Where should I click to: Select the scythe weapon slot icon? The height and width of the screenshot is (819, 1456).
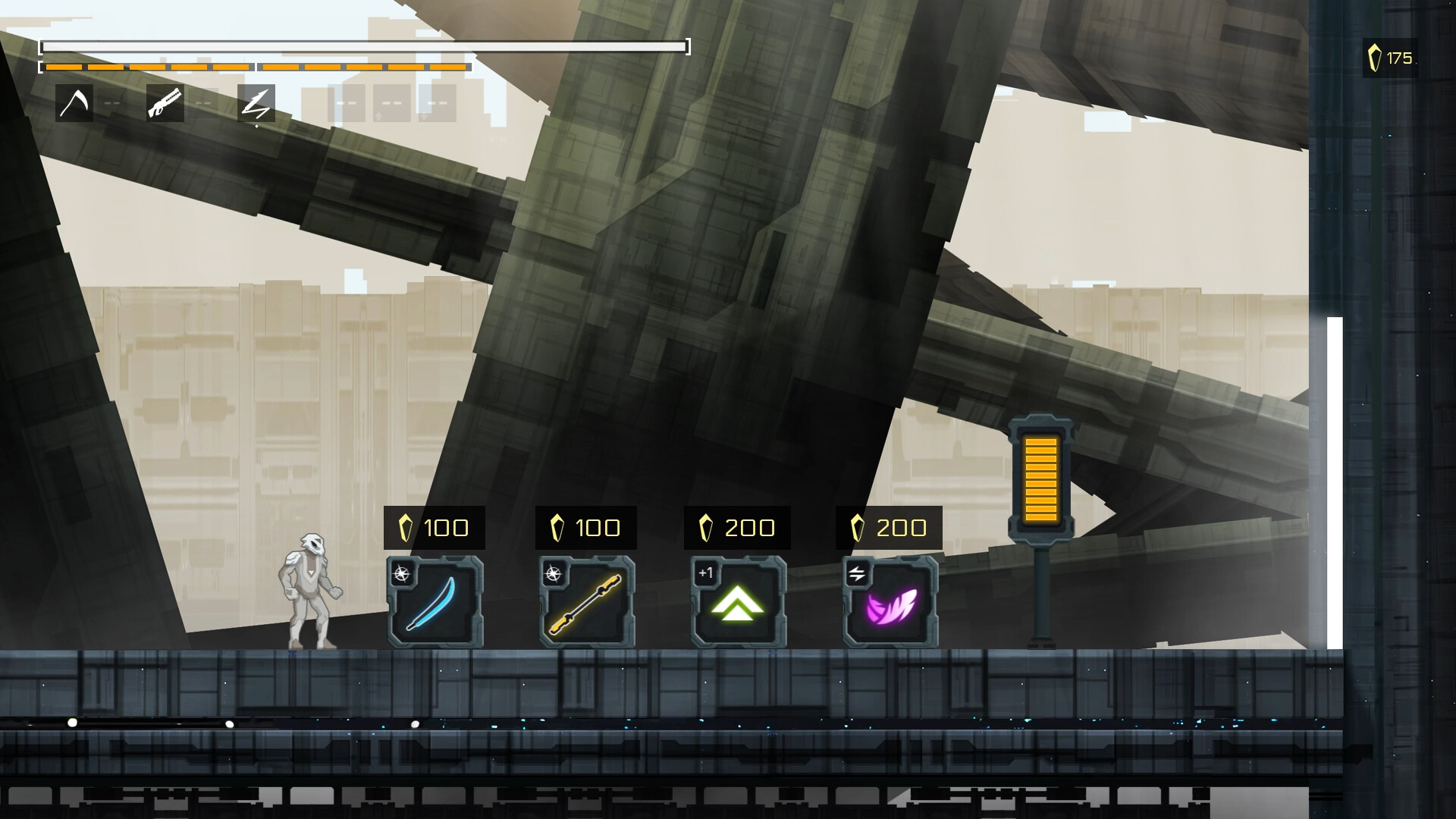[x=76, y=104]
